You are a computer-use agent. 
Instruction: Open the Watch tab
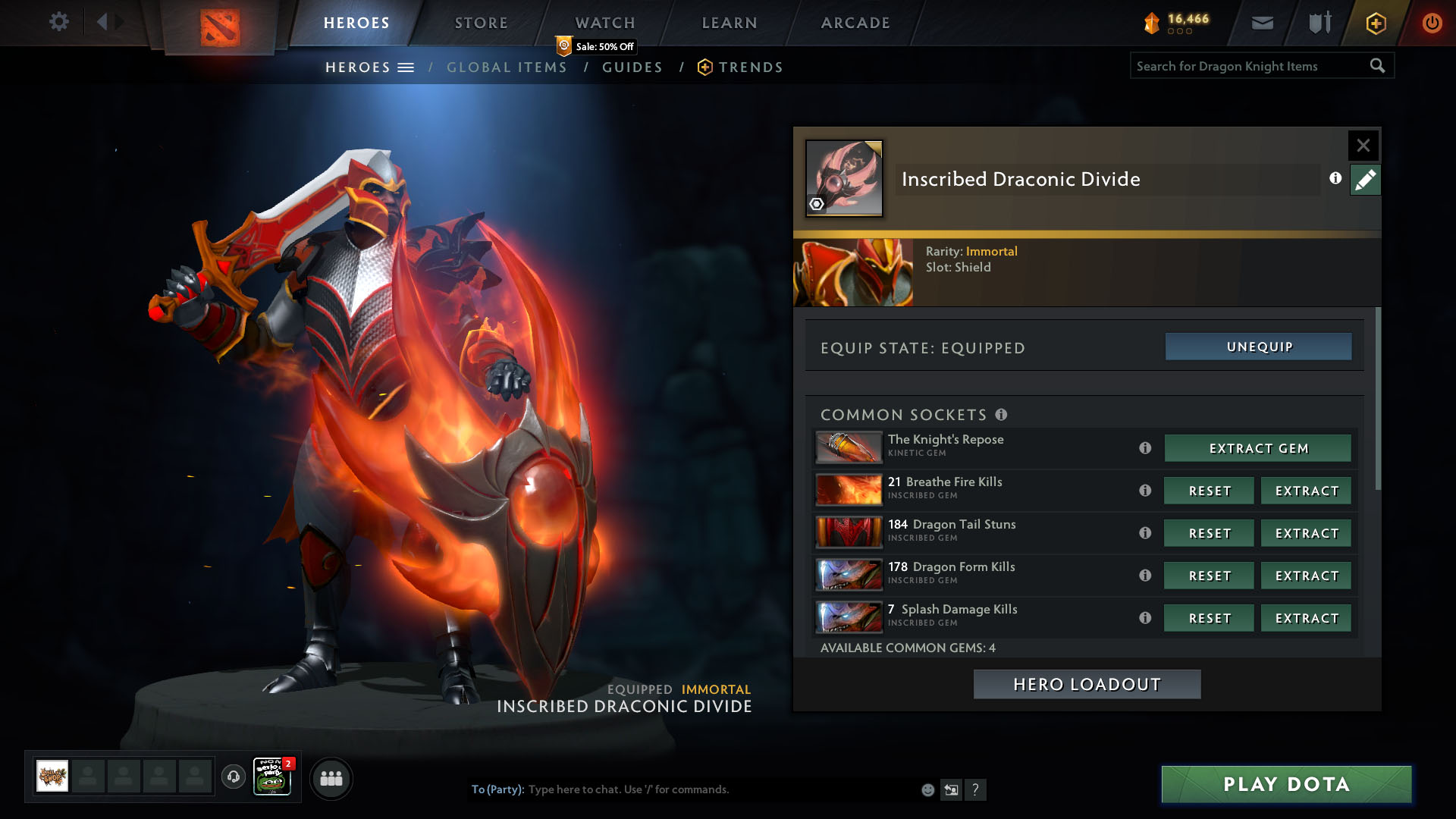point(605,23)
